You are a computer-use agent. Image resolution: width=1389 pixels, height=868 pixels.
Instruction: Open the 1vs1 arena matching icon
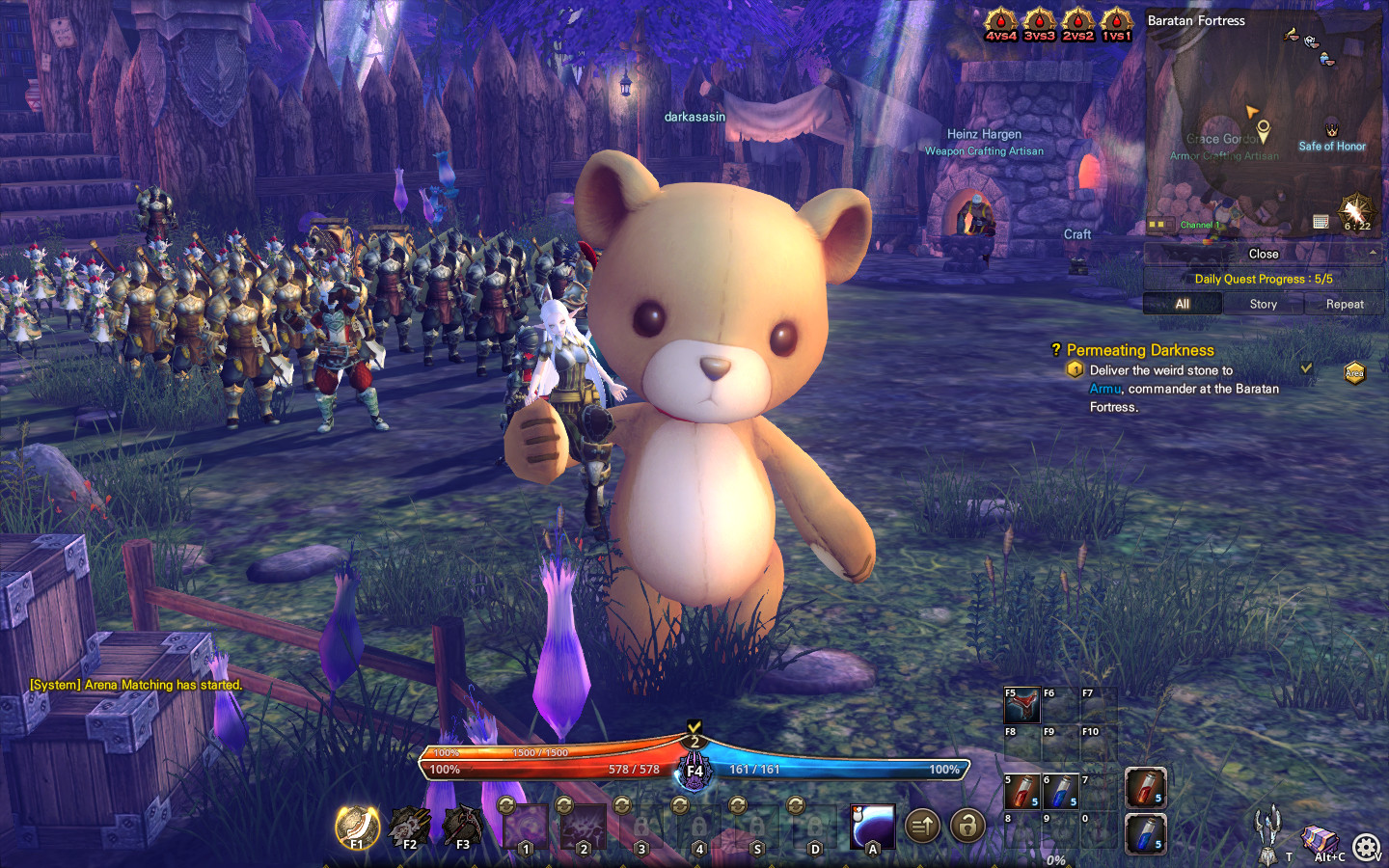click(1116, 21)
